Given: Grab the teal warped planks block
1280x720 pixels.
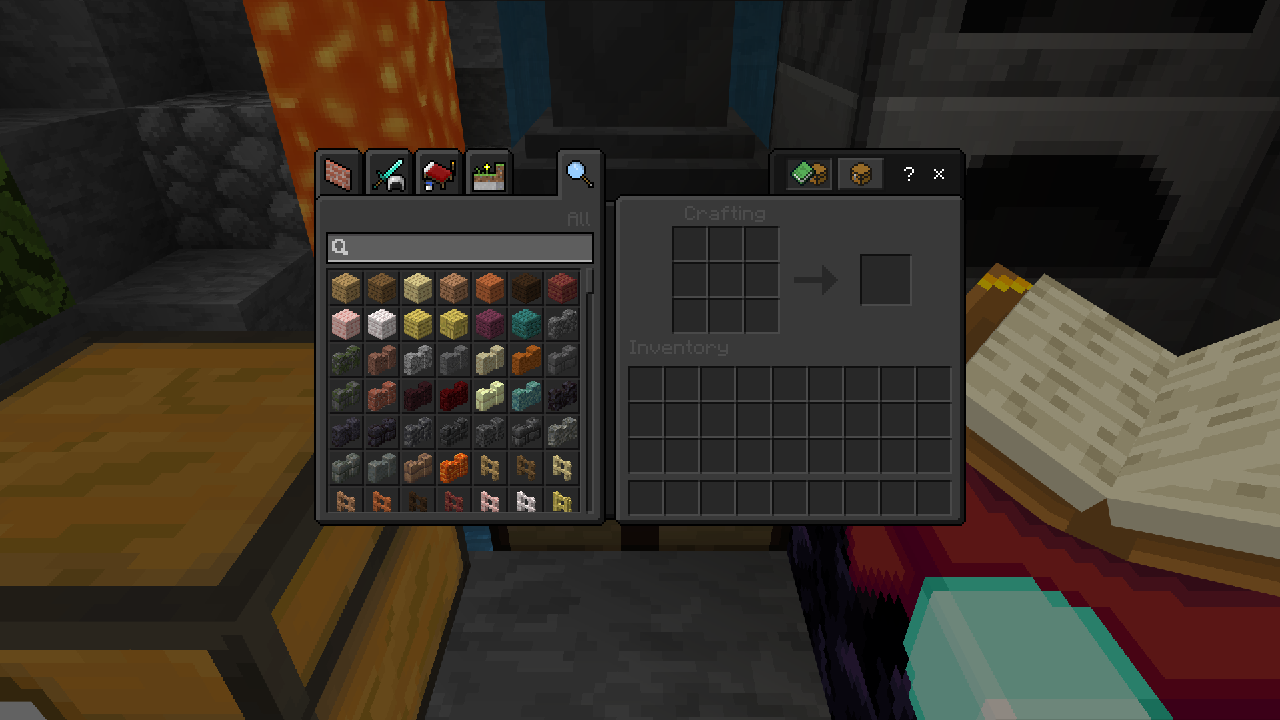Looking at the screenshot, I should pyautogui.click(x=526, y=324).
